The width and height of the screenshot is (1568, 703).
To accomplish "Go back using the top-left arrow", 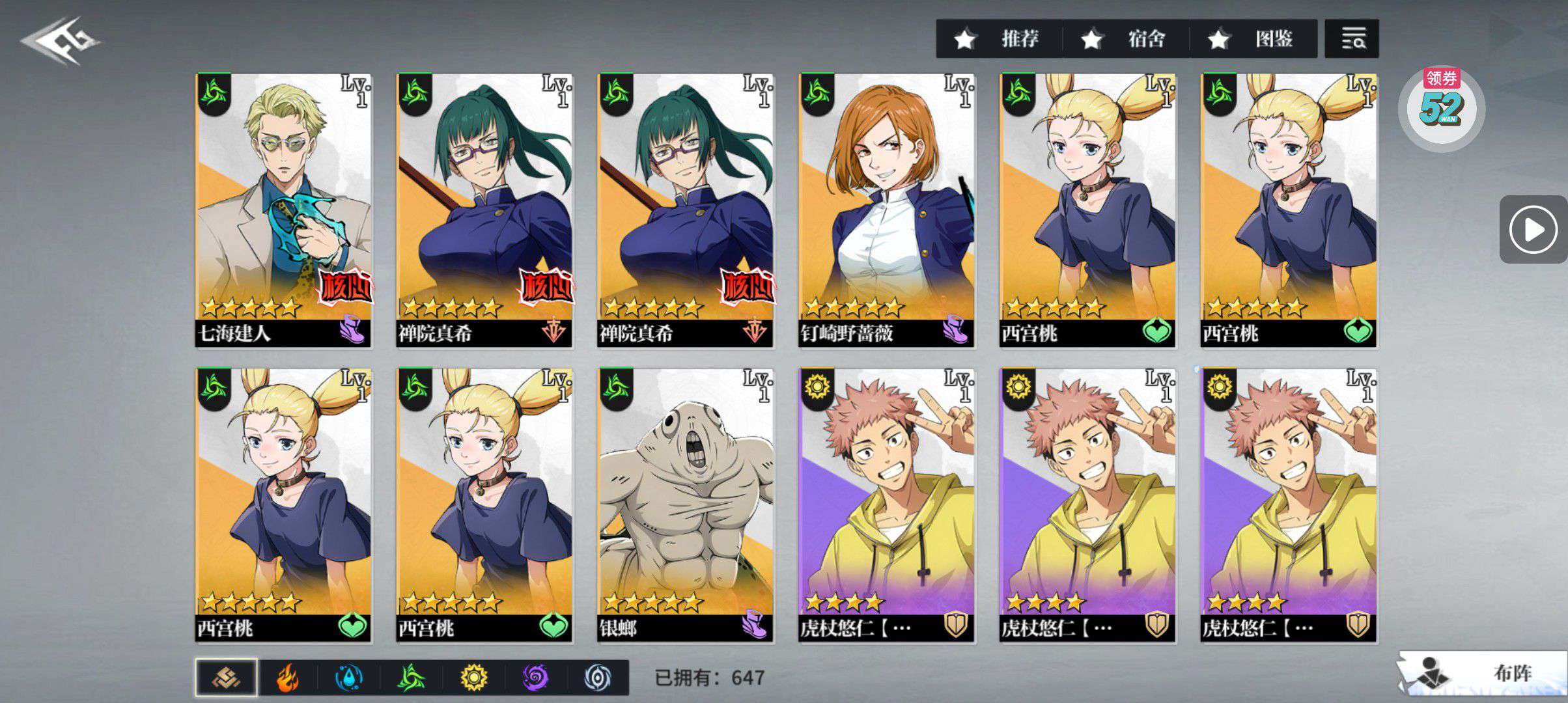I will click(60, 40).
